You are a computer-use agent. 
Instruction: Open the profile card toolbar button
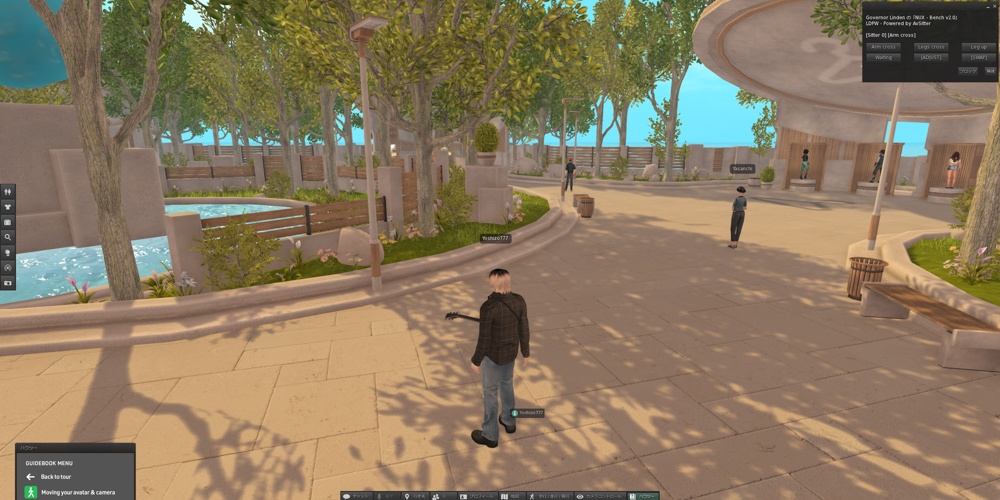[x=472, y=496]
